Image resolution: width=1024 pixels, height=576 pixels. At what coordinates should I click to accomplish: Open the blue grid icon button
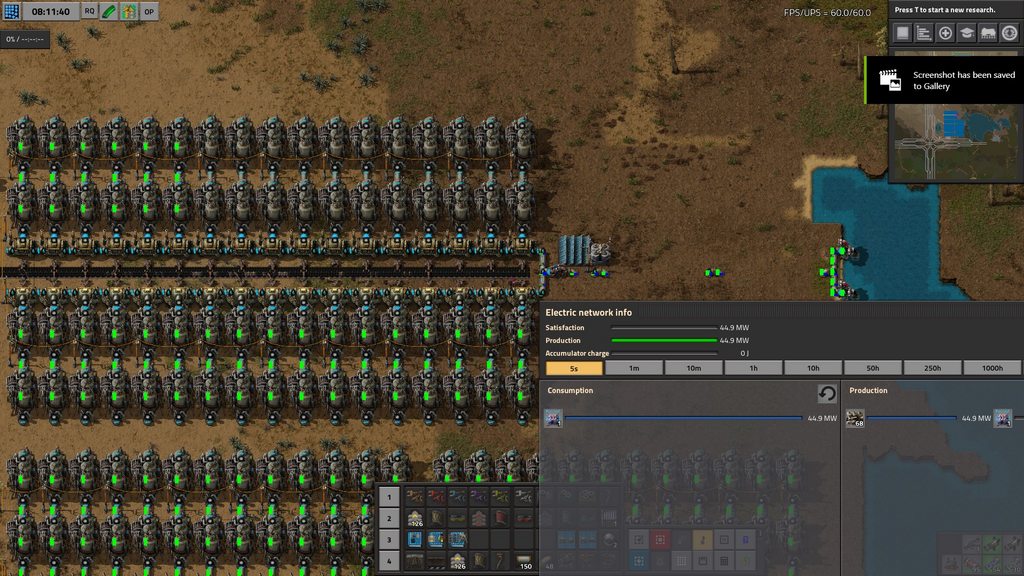coord(11,11)
